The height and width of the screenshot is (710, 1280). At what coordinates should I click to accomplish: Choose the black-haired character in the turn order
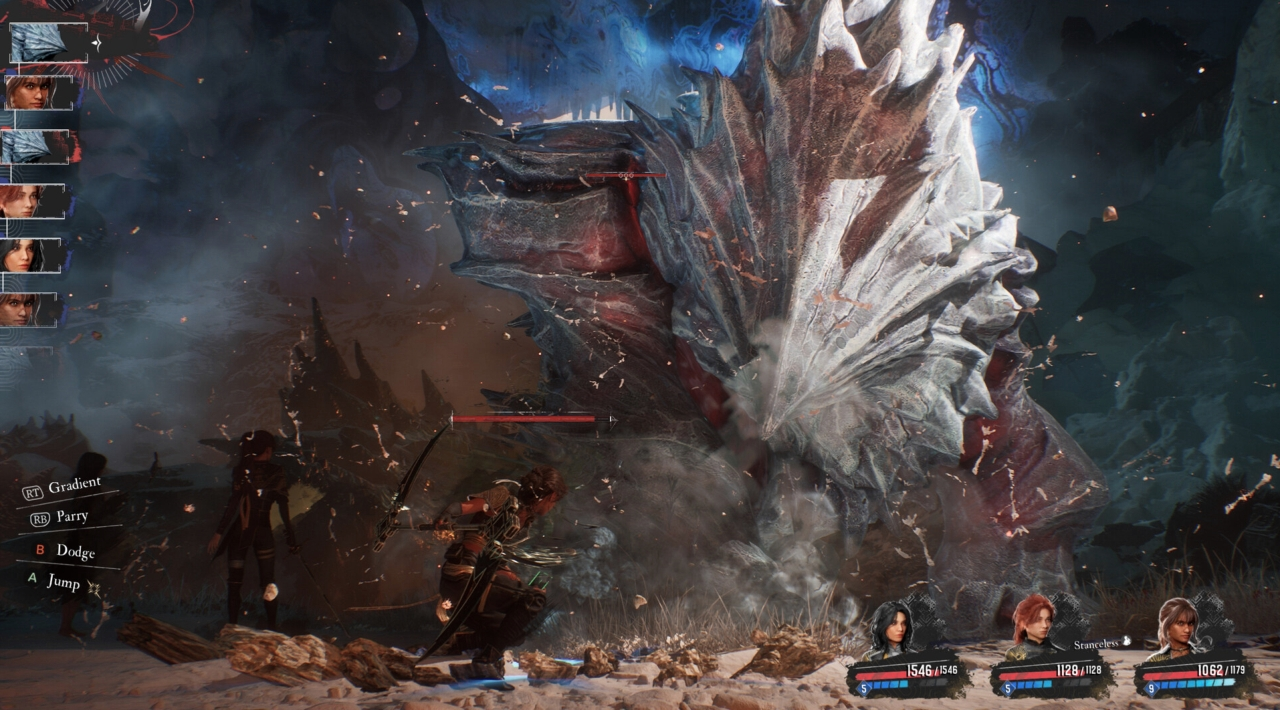(23, 255)
